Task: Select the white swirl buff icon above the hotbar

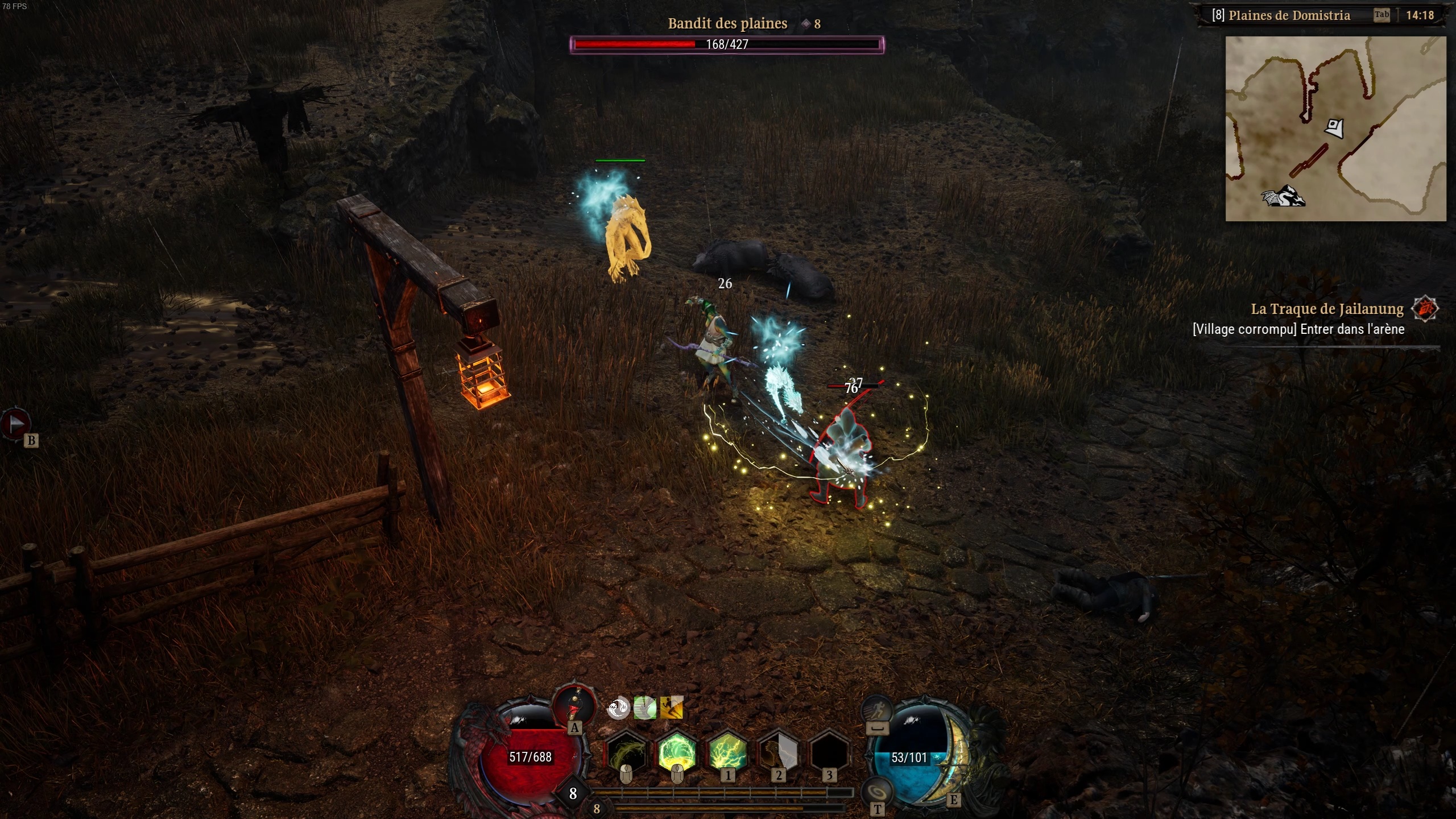Action: pos(619,709)
